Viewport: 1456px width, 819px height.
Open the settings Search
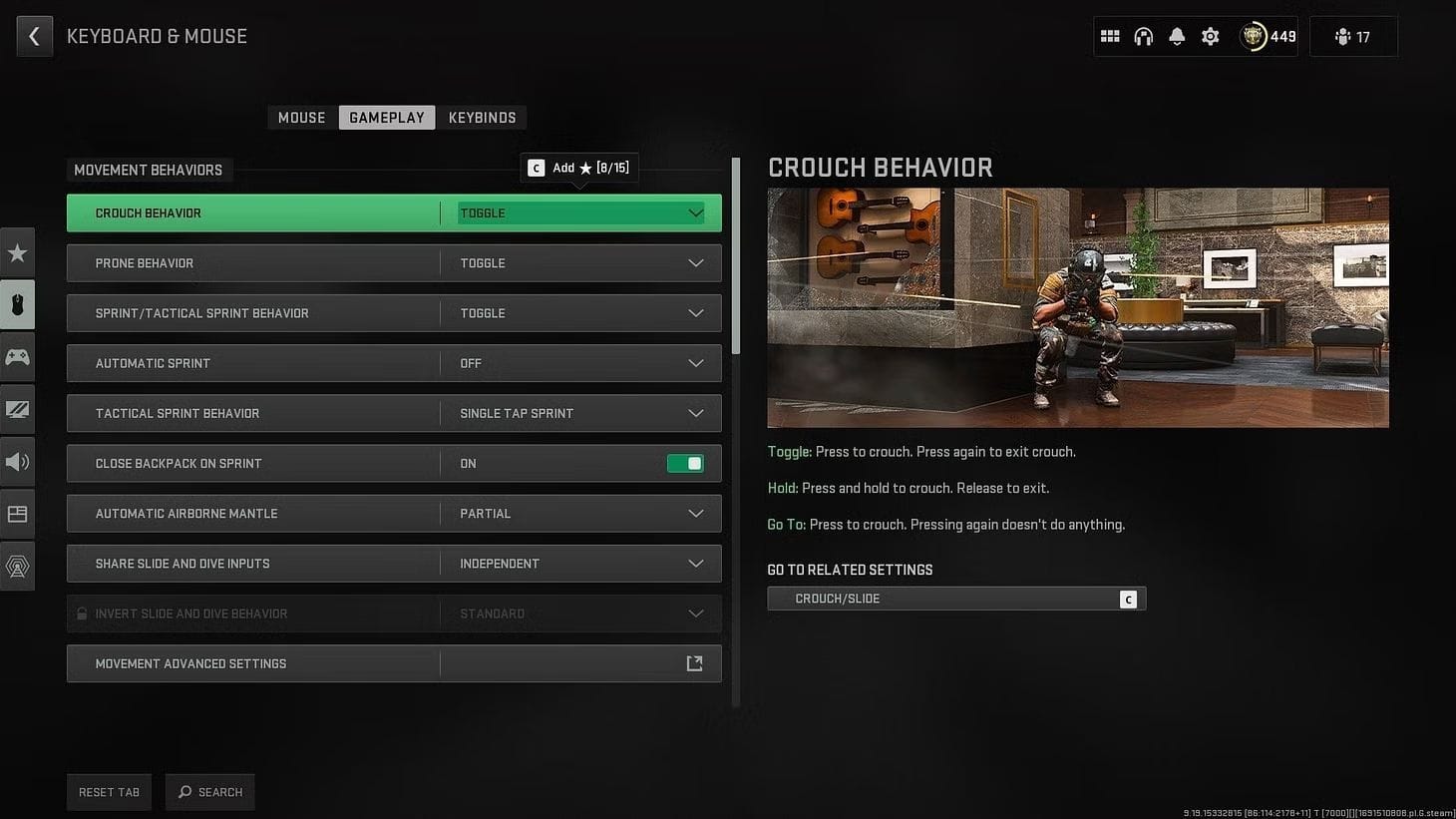click(x=210, y=792)
